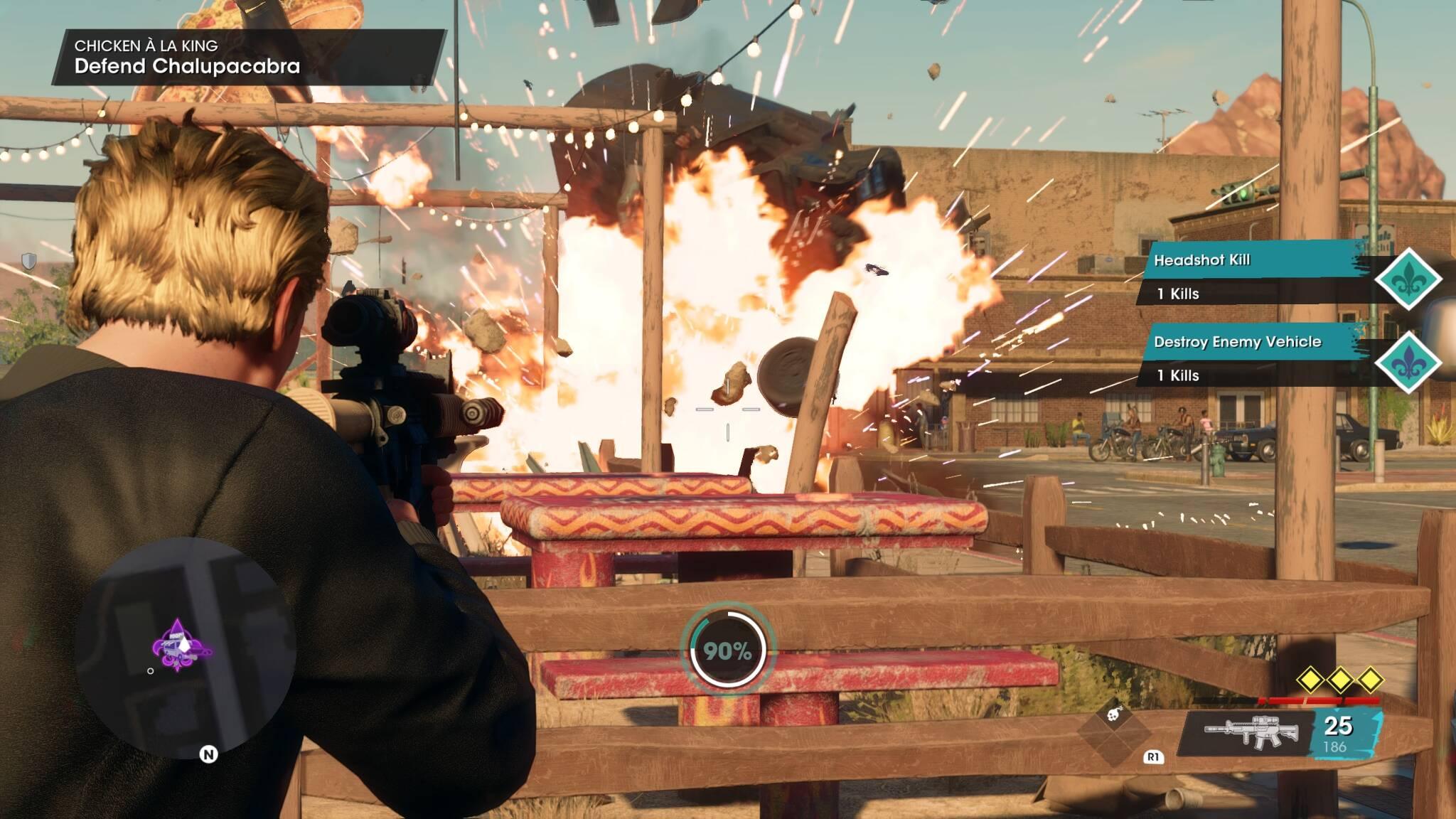Select the purple Saints marker on minimap
Image resolution: width=1456 pixels, height=819 pixels.
click(177, 646)
